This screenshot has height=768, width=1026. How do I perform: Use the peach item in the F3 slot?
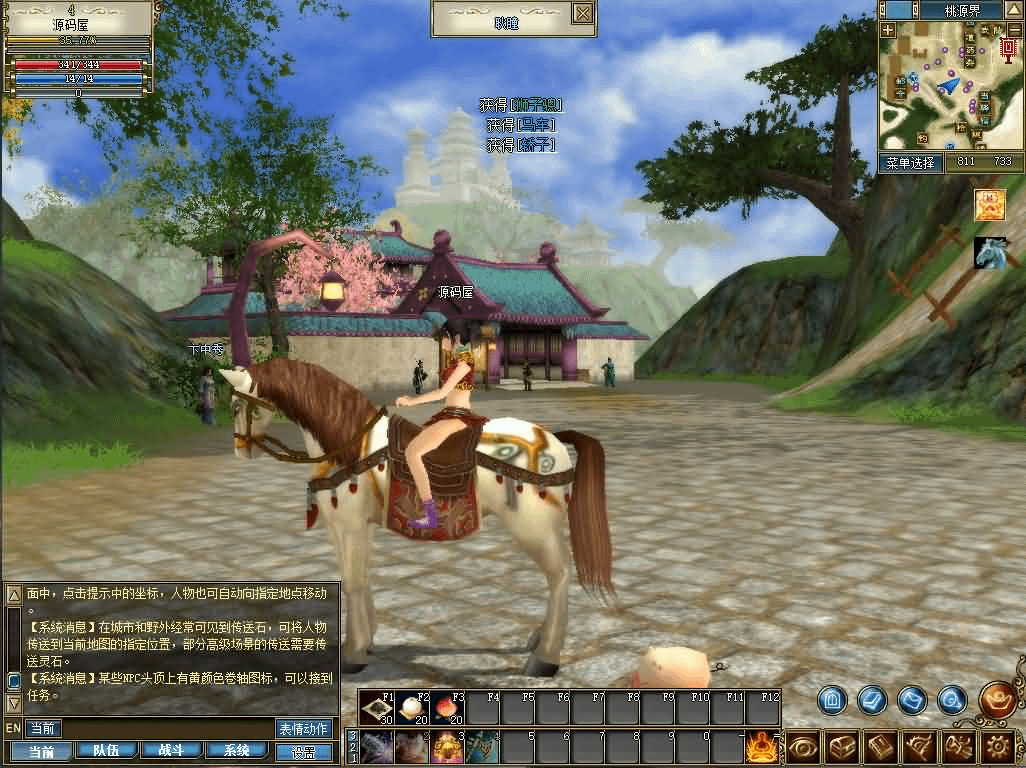coord(447,709)
